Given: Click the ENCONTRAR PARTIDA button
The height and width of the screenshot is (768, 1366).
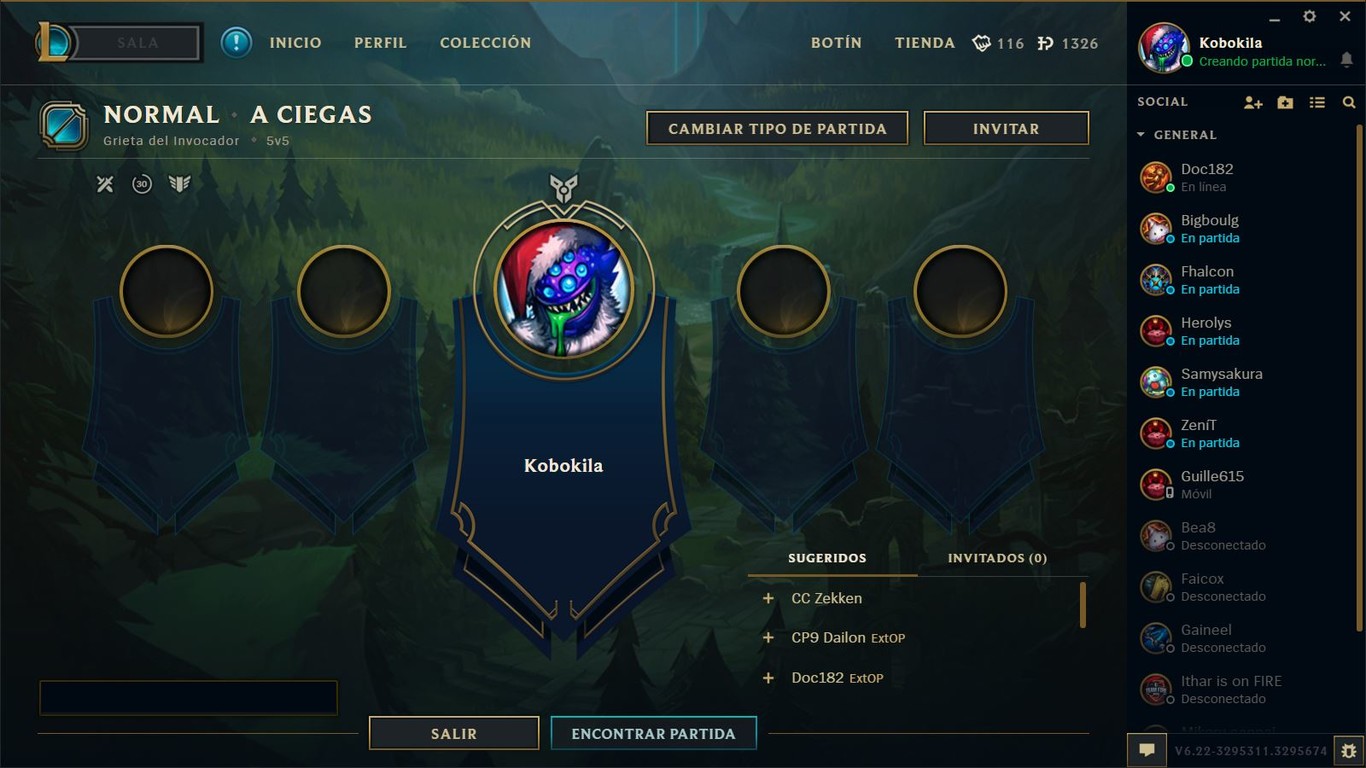Looking at the screenshot, I should point(653,732).
